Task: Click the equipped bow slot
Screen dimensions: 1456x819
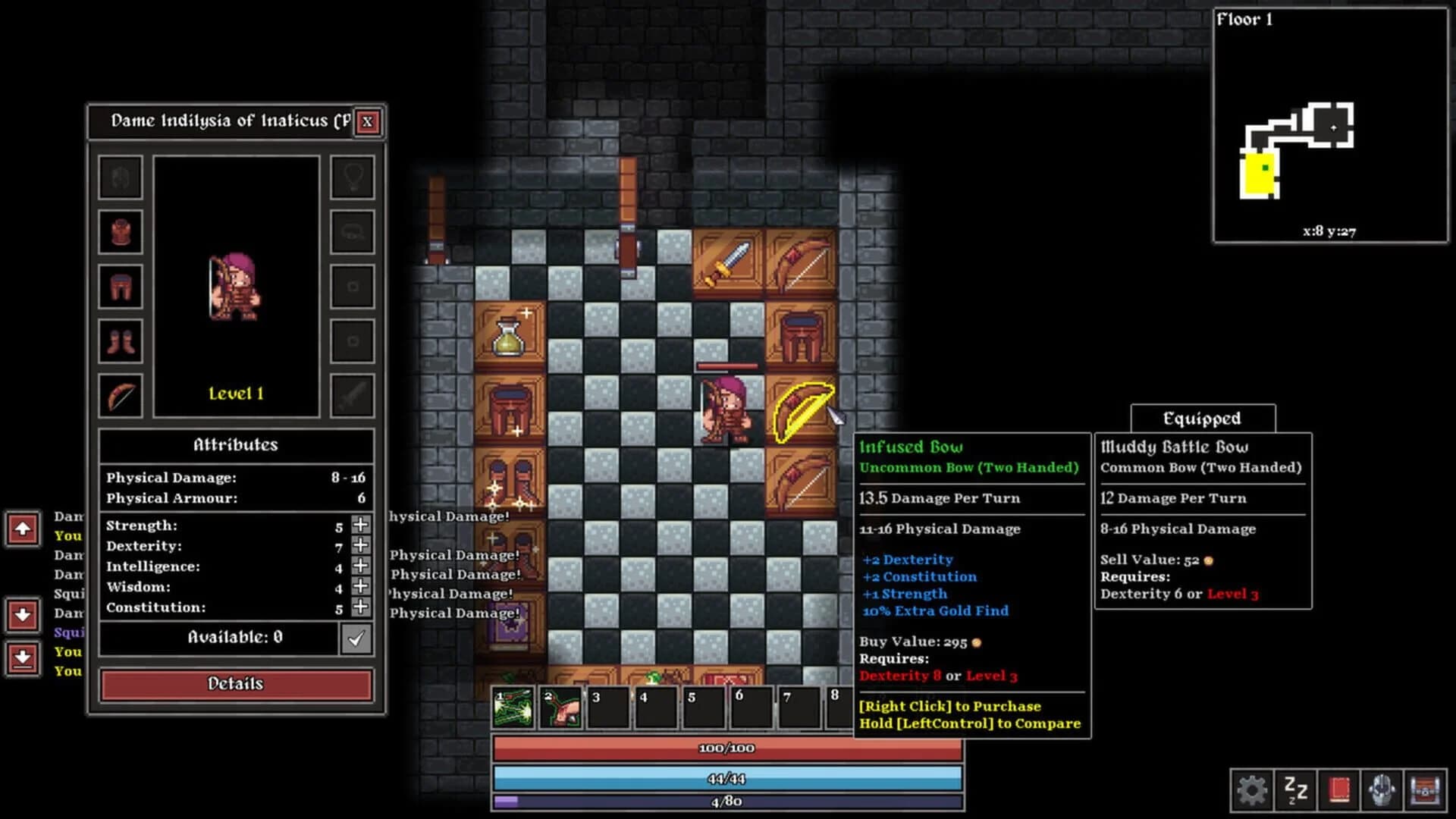Action: click(x=120, y=394)
